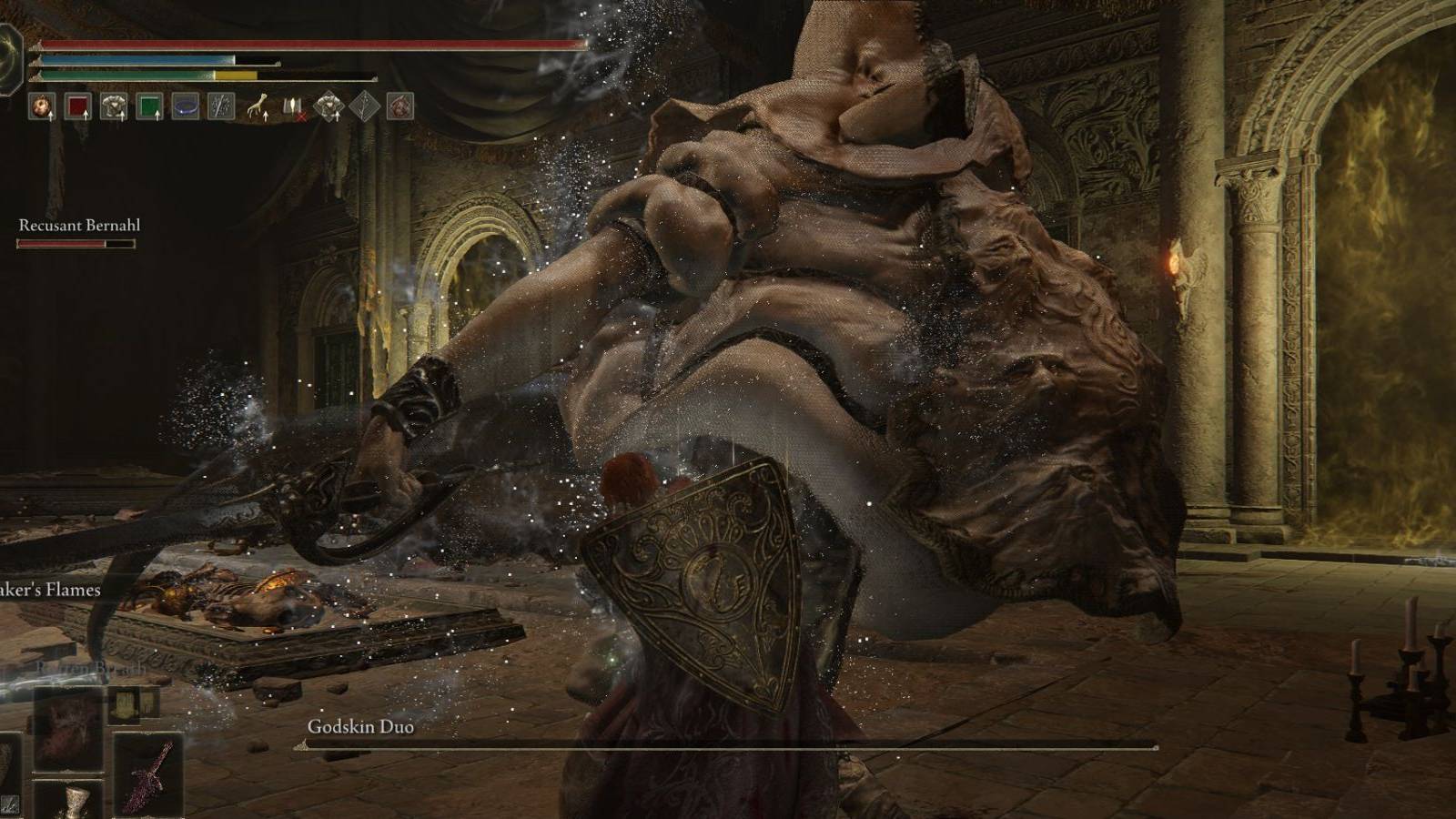Select the crimson flask buff icon
This screenshot has height=819, width=1456.
tap(79, 106)
